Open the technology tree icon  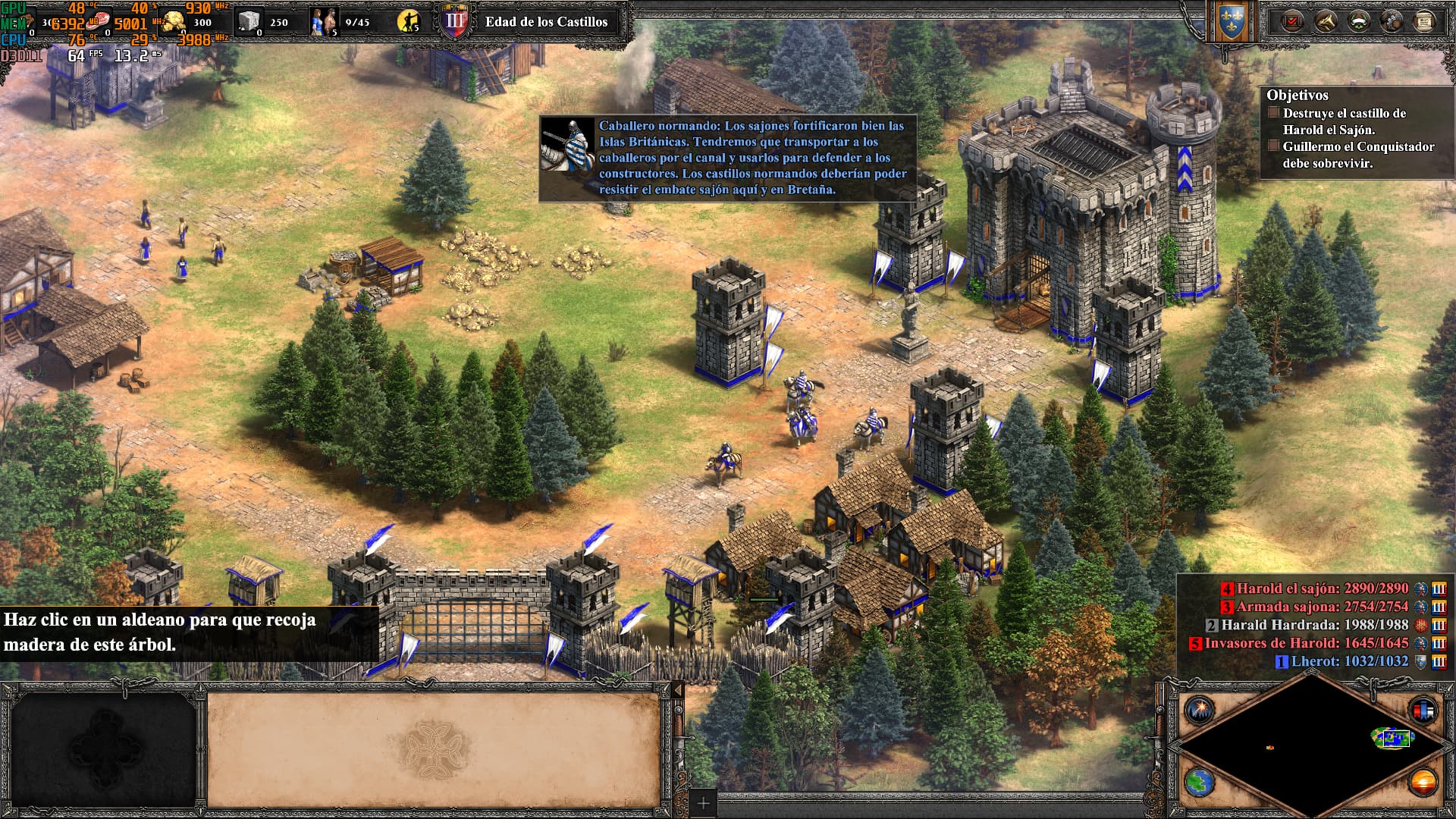coord(1391,21)
